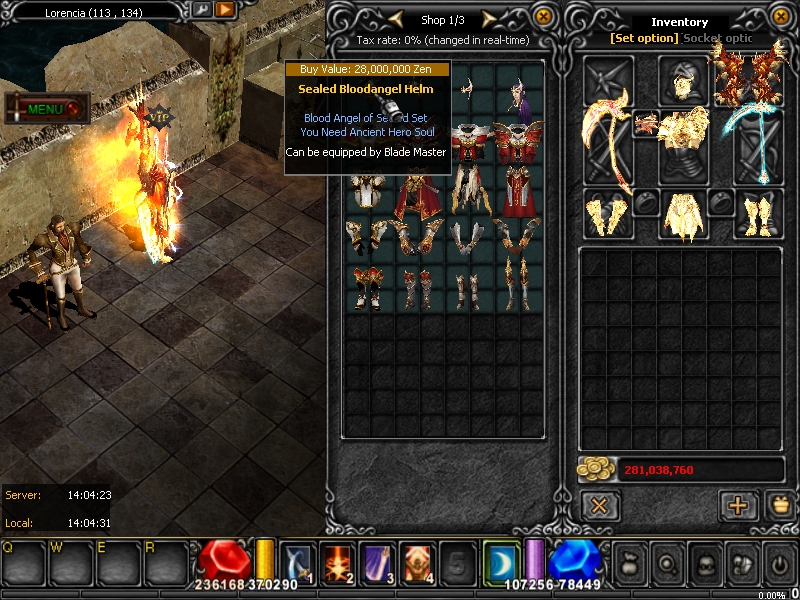Screen dimensions: 800x600
Task: Switch to the Socket option tab
Action: pos(717,38)
